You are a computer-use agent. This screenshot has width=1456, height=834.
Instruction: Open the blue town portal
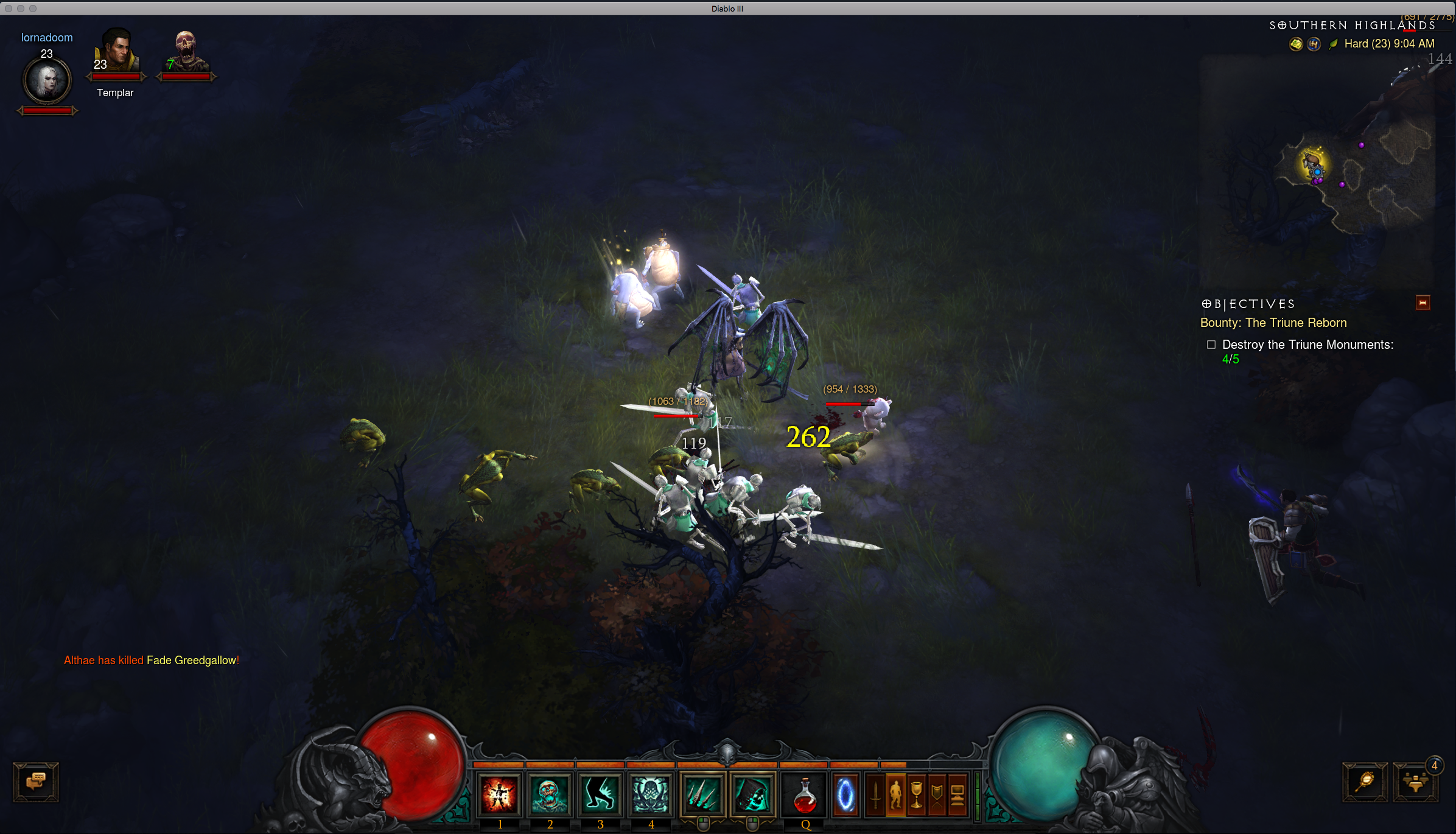pos(845,795)
